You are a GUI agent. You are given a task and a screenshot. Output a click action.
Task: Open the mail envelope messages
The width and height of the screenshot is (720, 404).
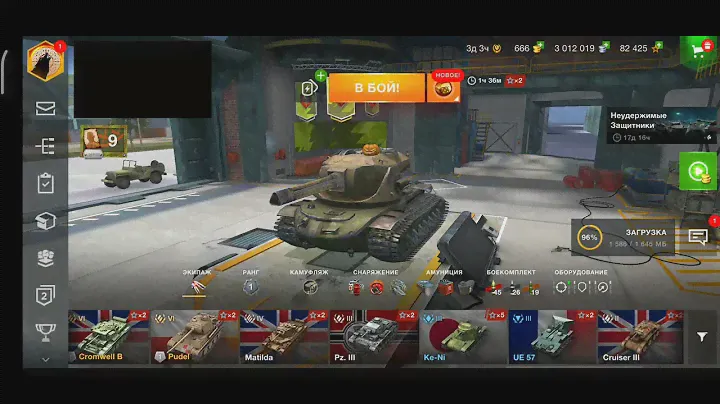click(x=45, y=108)
